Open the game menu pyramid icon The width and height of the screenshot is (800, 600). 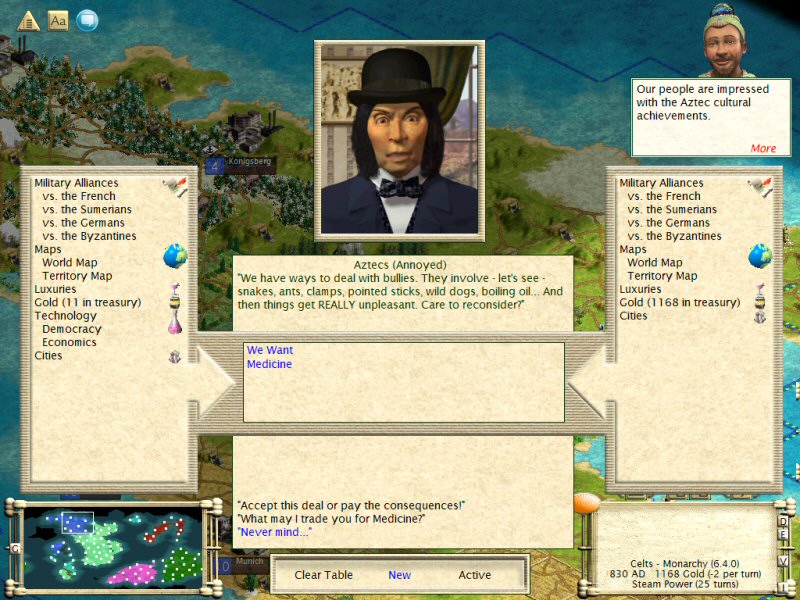click(x=28, y=19)
